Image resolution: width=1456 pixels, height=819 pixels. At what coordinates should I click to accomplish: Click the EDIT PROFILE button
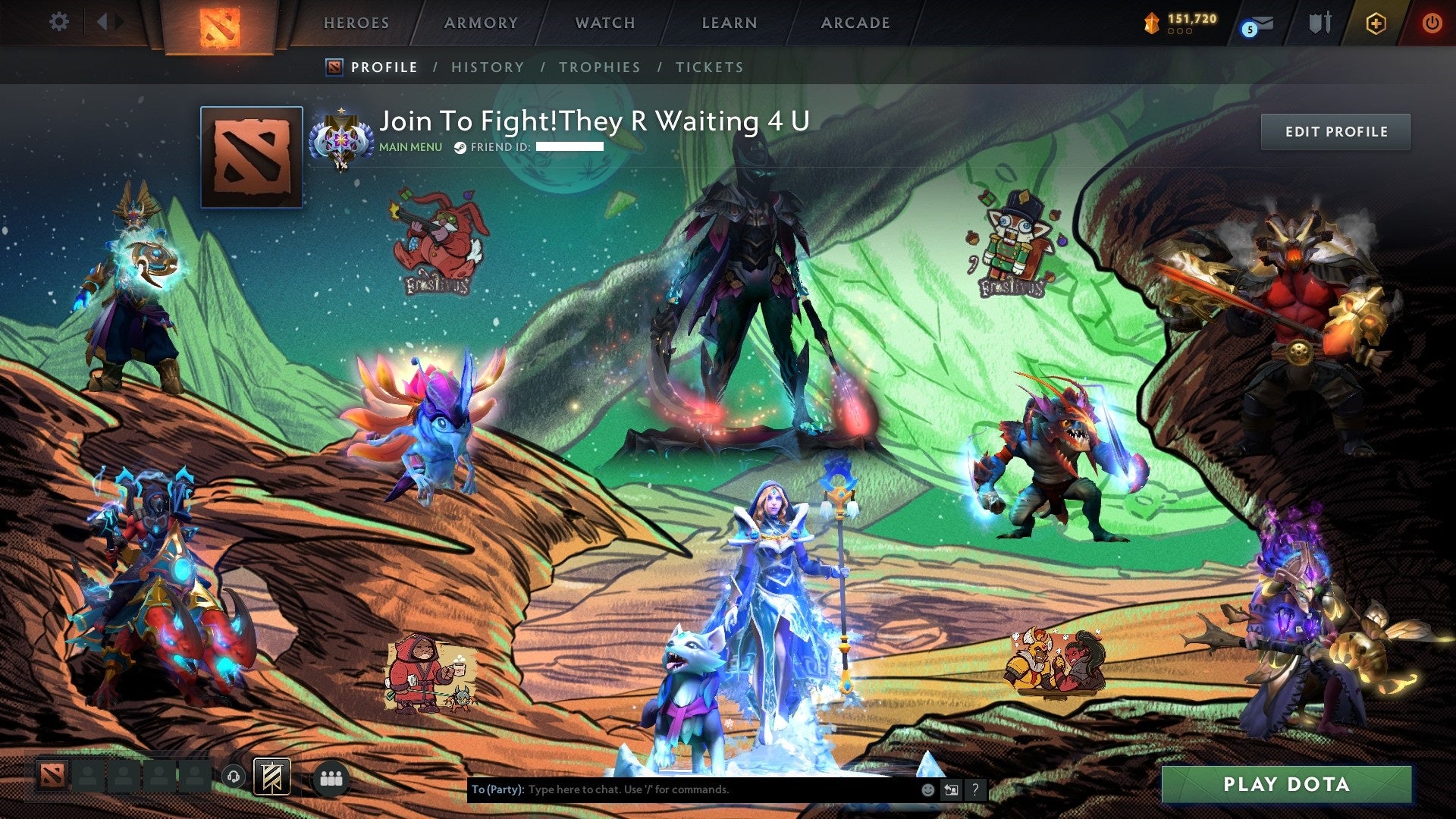point(1335,130)
